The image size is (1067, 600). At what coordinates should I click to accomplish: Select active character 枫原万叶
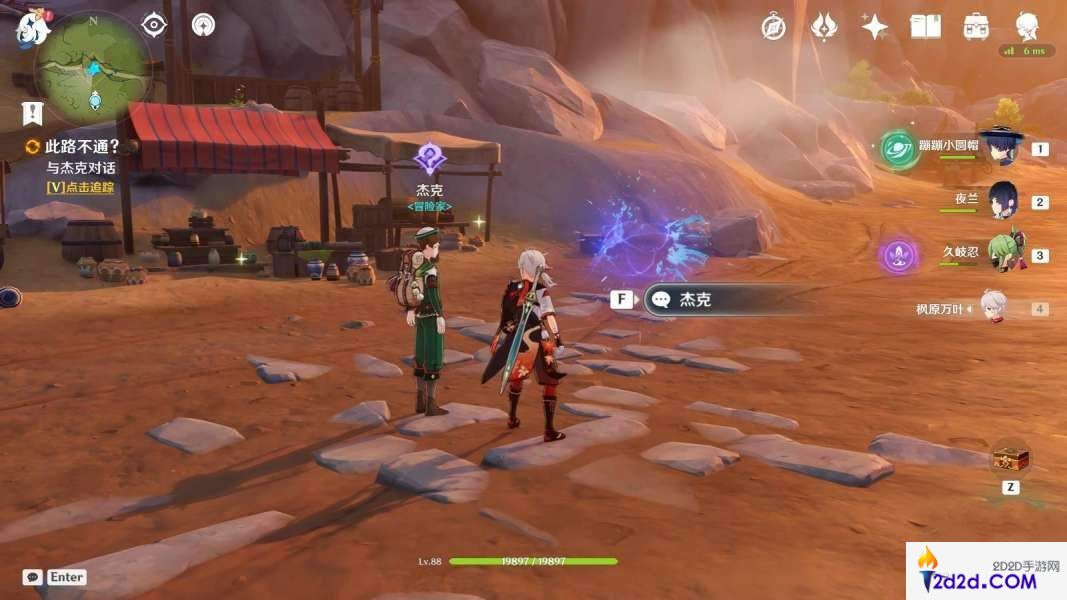click(x=993, y=309)
